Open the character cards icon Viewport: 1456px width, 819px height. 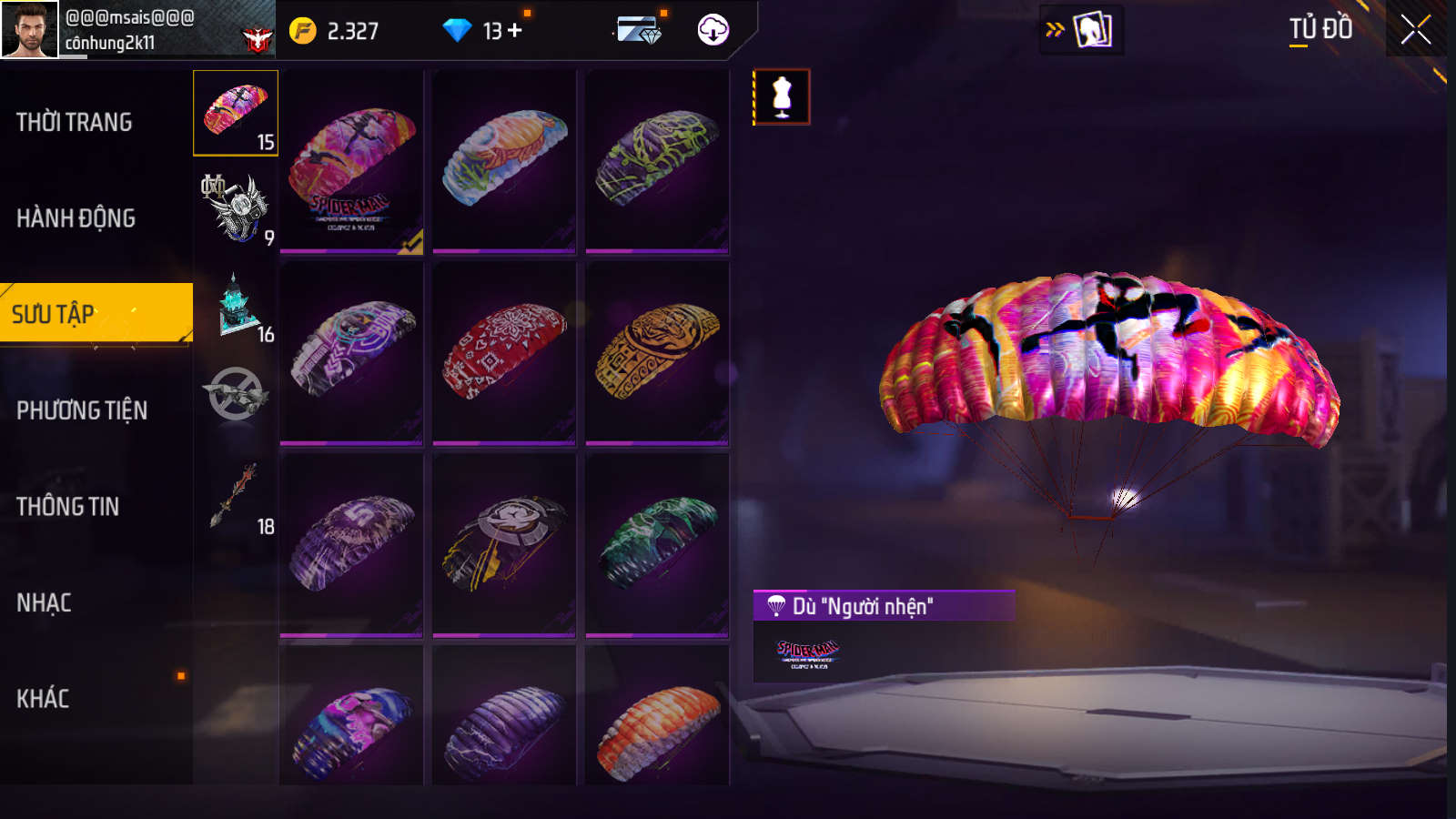click(x=1091, y=29)
